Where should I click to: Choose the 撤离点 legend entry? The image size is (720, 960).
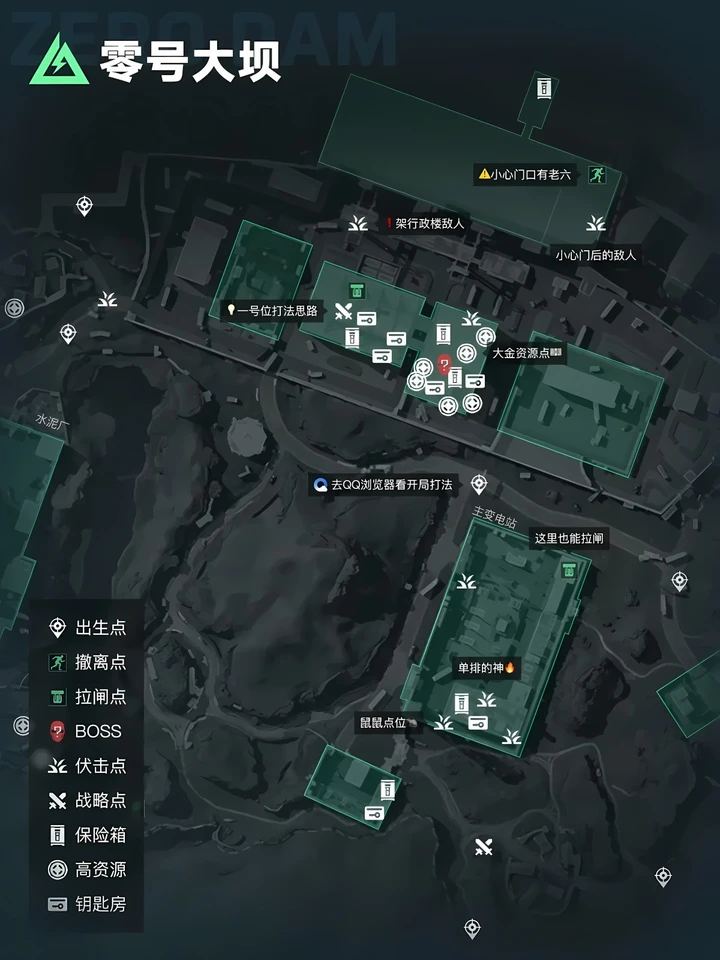(88, 662)
